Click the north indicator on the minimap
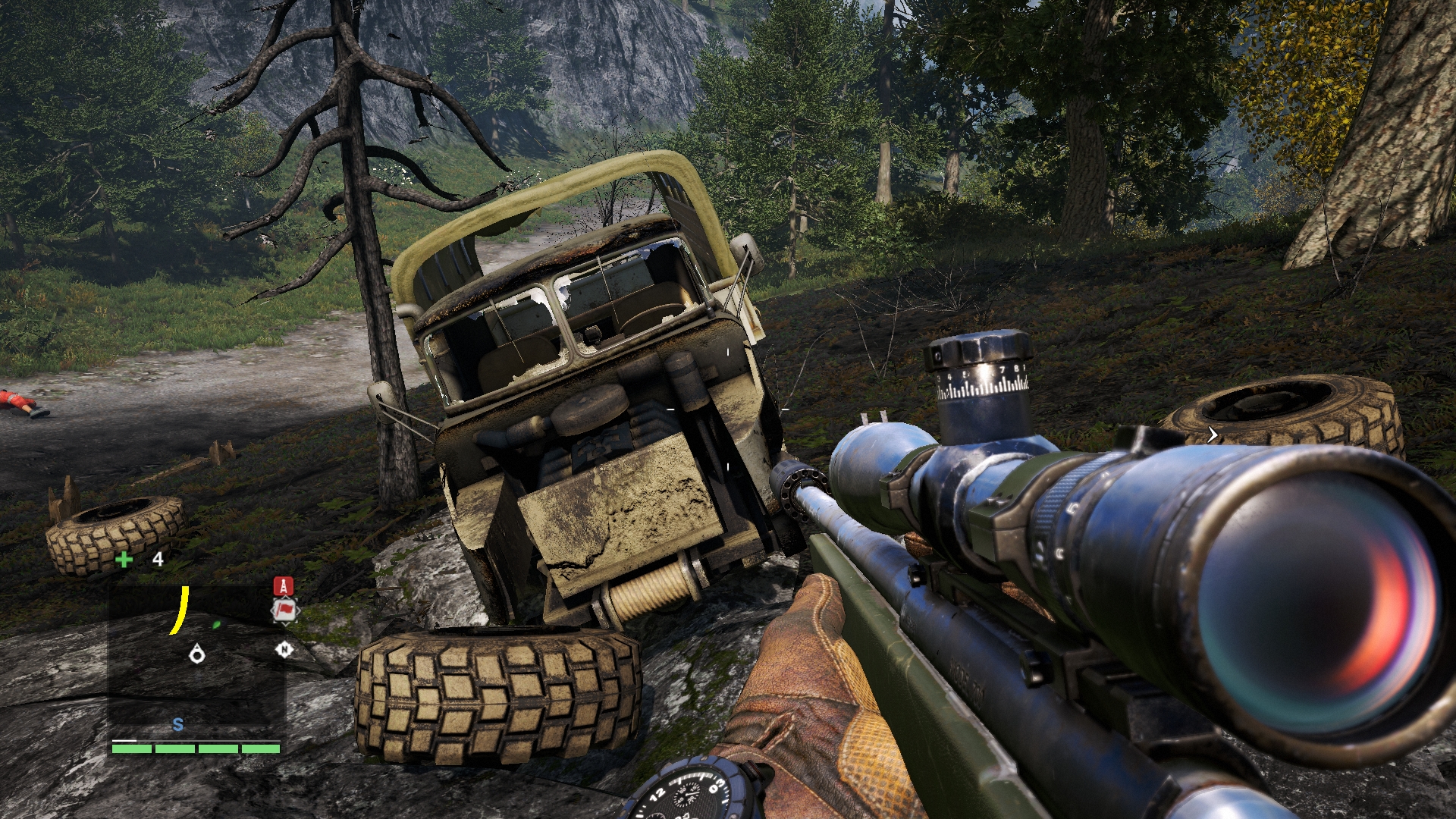The width and height of the screenshot is (1456, 819). click(284, 649)
